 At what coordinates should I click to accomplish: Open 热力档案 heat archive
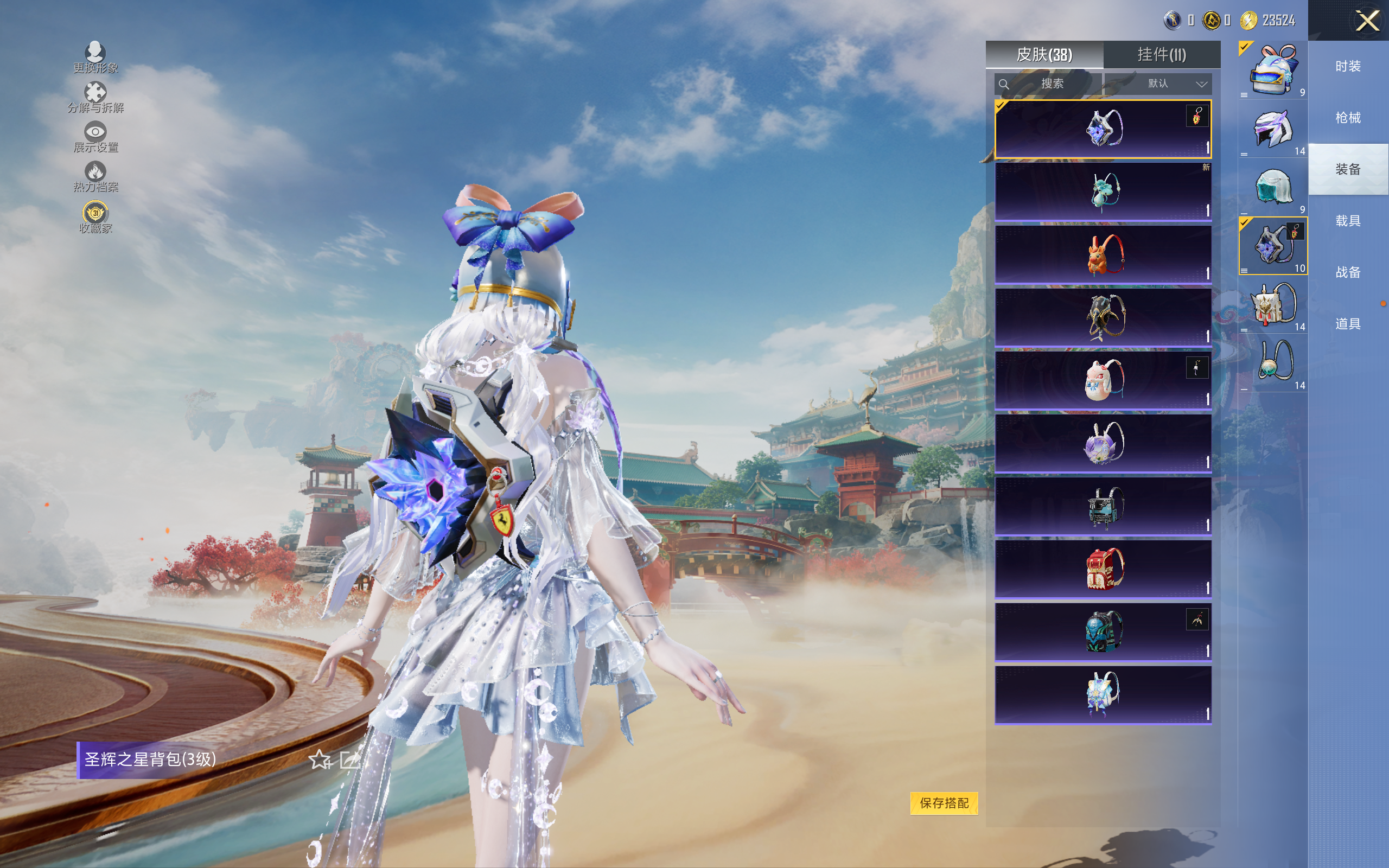tap(95, 176)
